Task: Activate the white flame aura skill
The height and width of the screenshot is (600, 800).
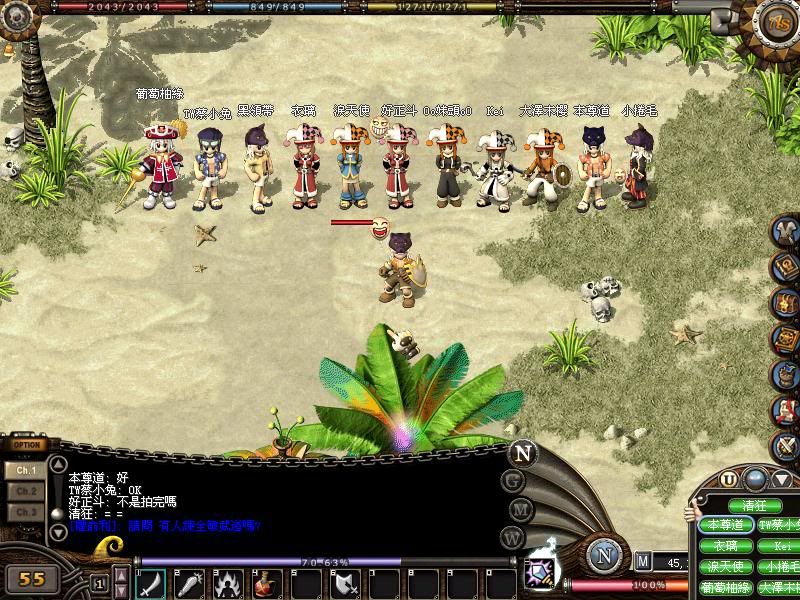Action: click(x=228, y=583)
